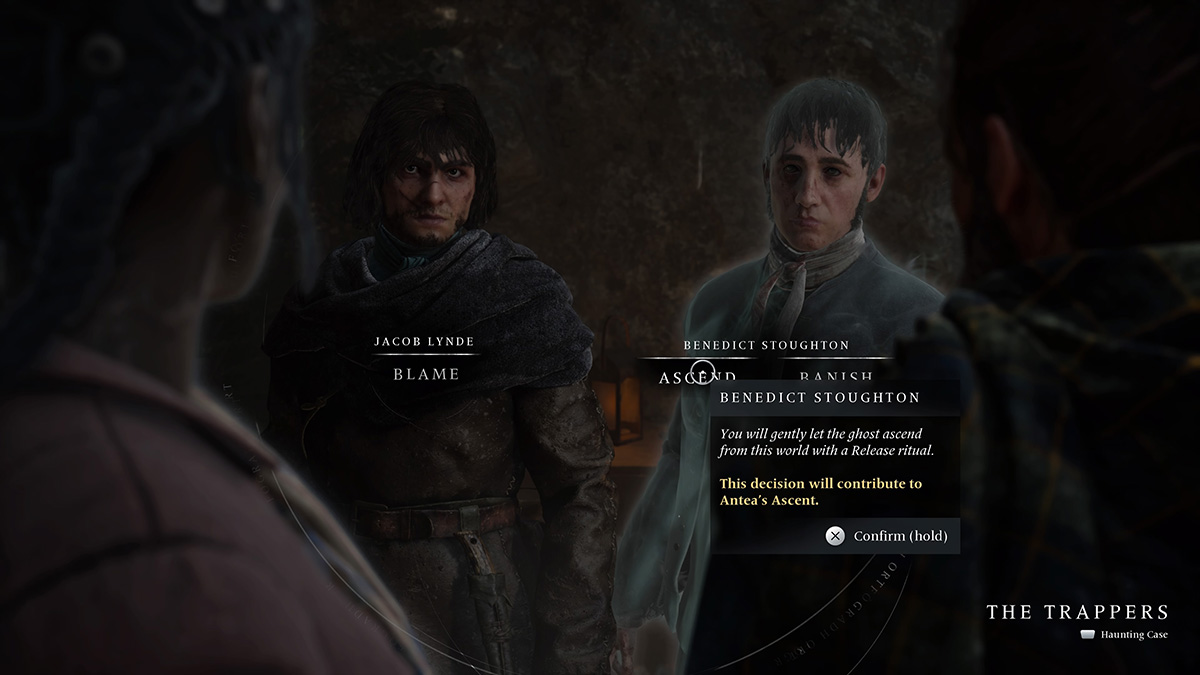
Task: Choose Blame for Jacob Lynde
Action: (426, 374)
